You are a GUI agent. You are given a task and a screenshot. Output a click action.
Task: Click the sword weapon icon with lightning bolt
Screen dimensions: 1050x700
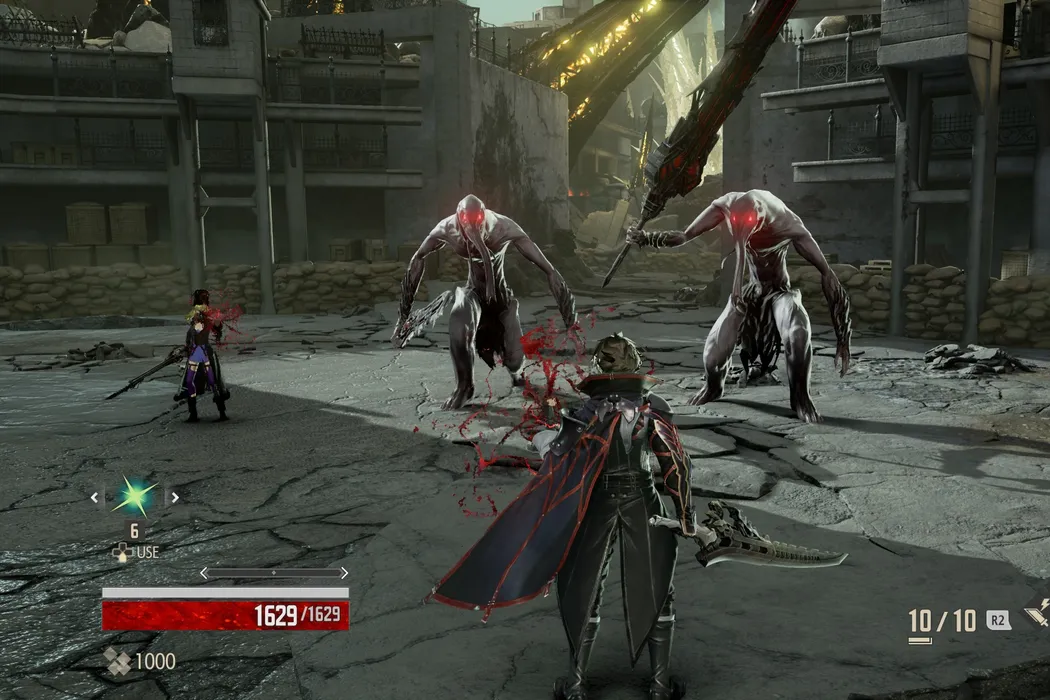tap(1037, 613)
